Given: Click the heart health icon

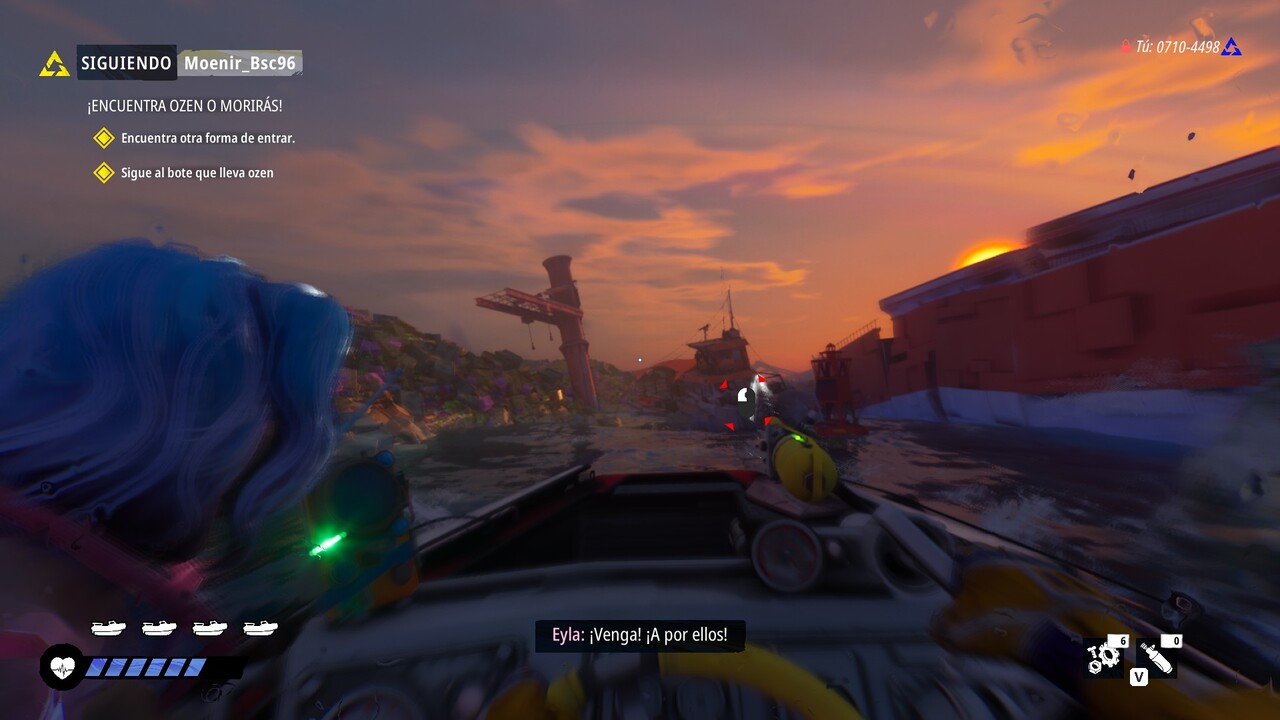Looking at the screenshot, I should point(62,667).
